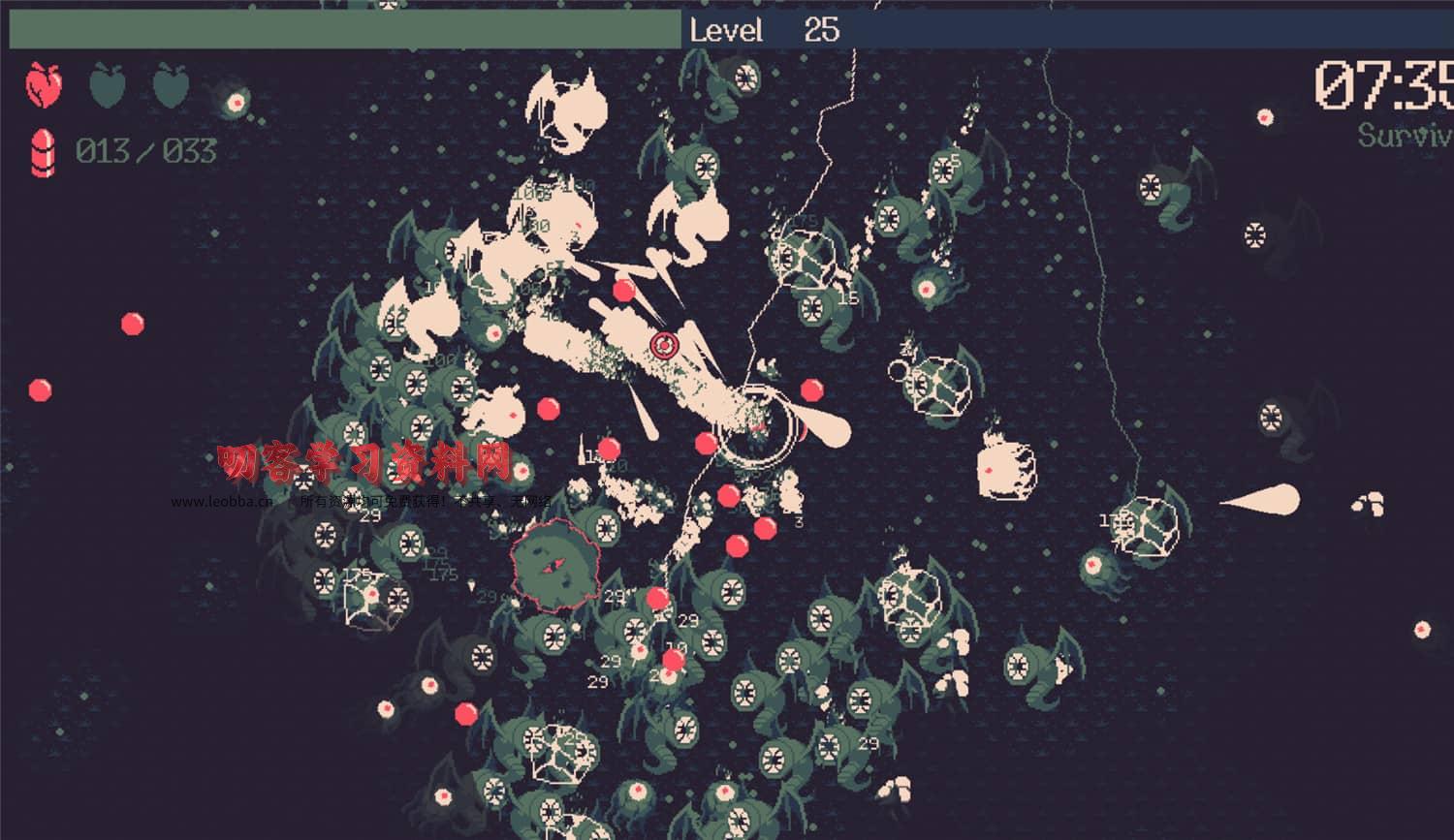
Task: Click the bullet ammo icon
Action: click(x=41, y=150)
